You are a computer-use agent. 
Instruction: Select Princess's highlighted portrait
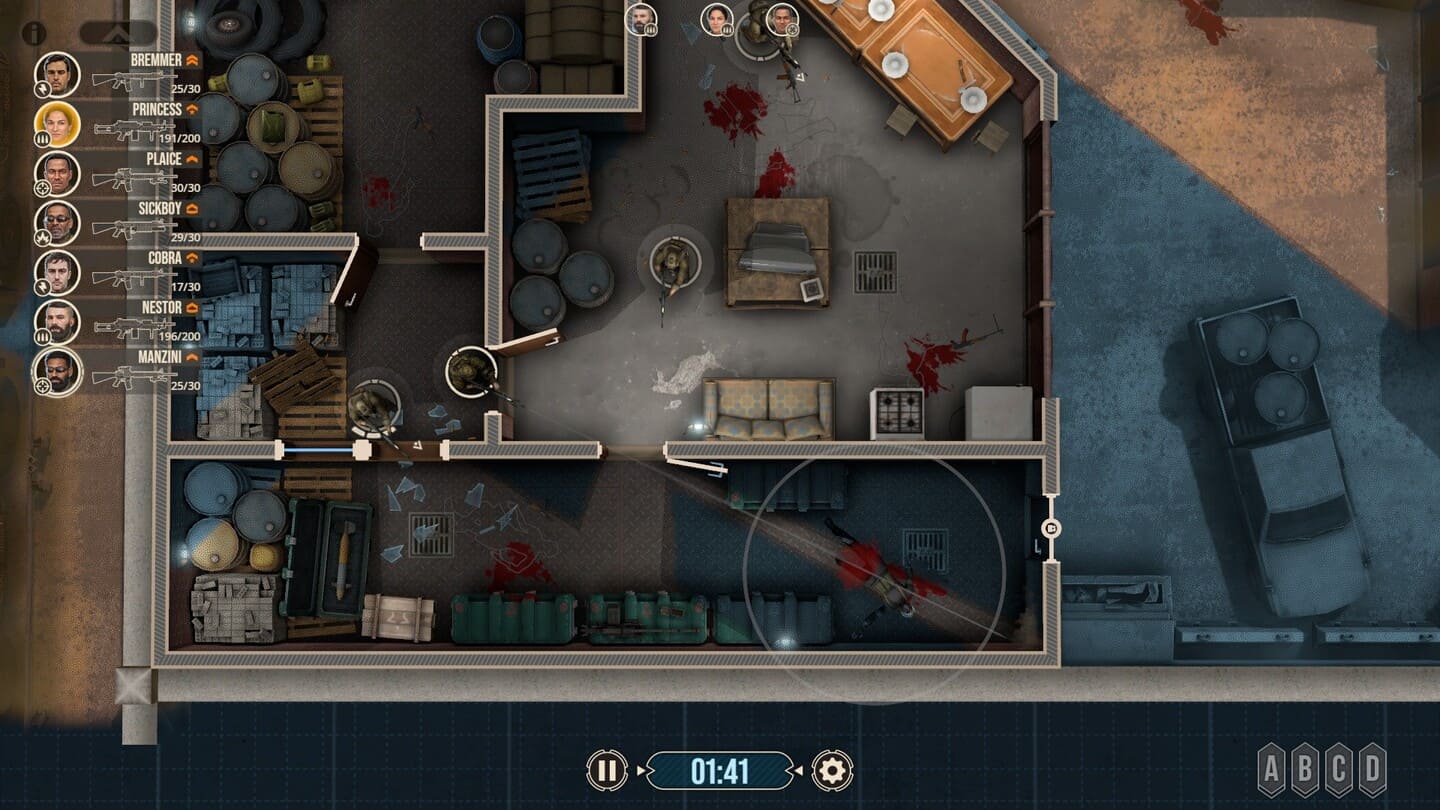pos(57,125)
